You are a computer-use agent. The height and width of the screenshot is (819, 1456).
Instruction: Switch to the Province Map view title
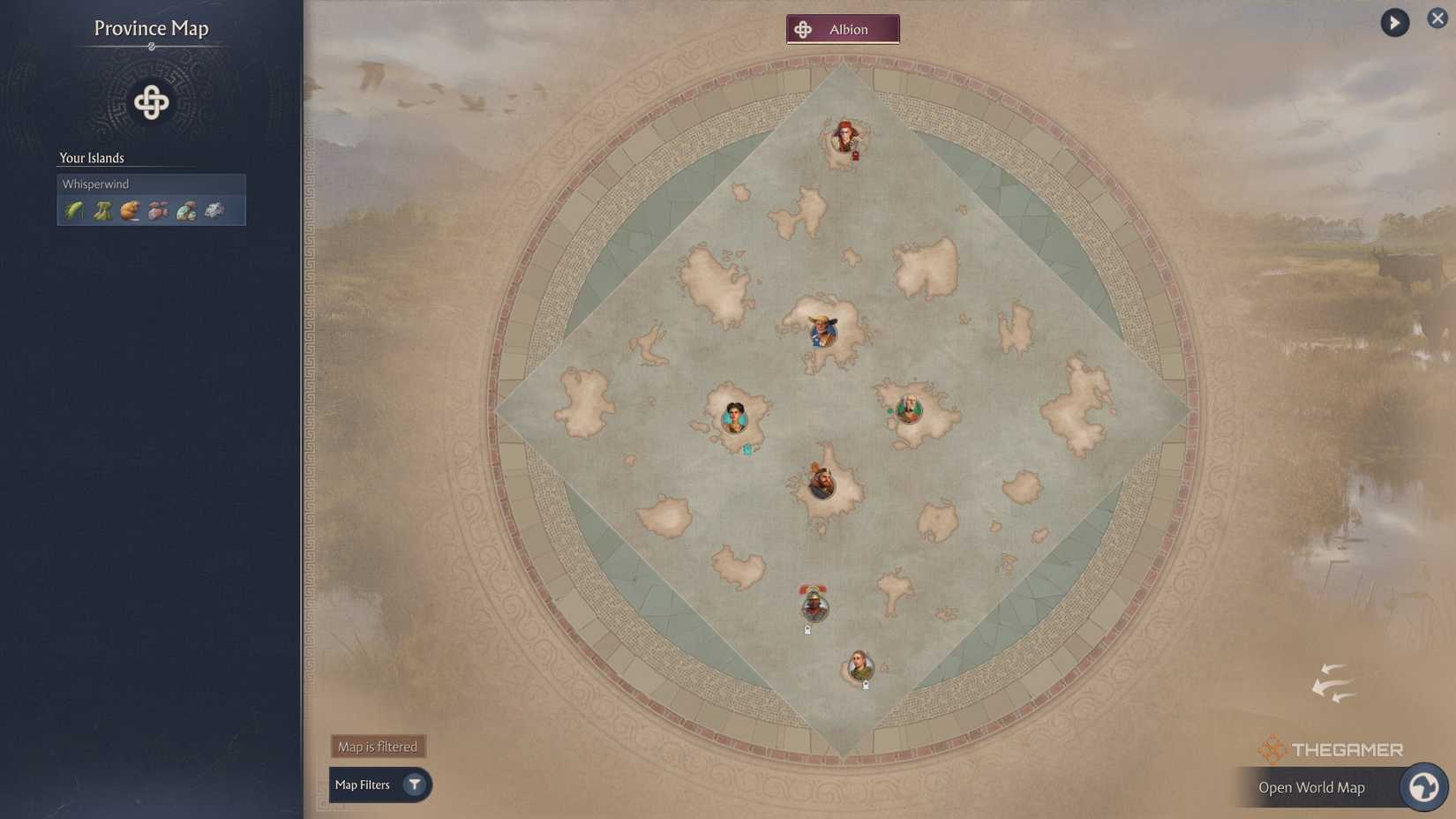click(x=150, y=28)
